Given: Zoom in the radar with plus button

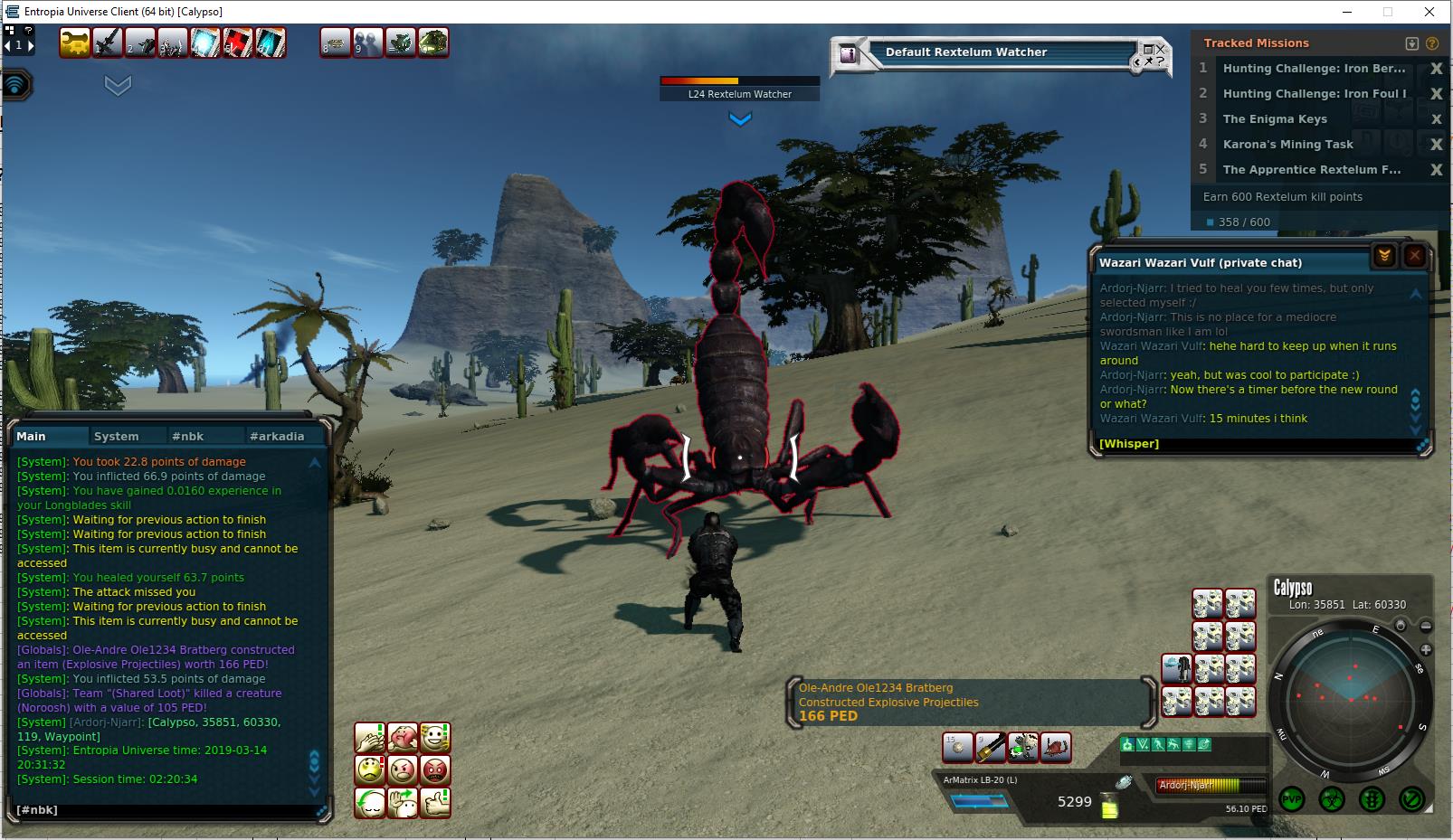Looking at the screenshot, I should (1426, 649).
